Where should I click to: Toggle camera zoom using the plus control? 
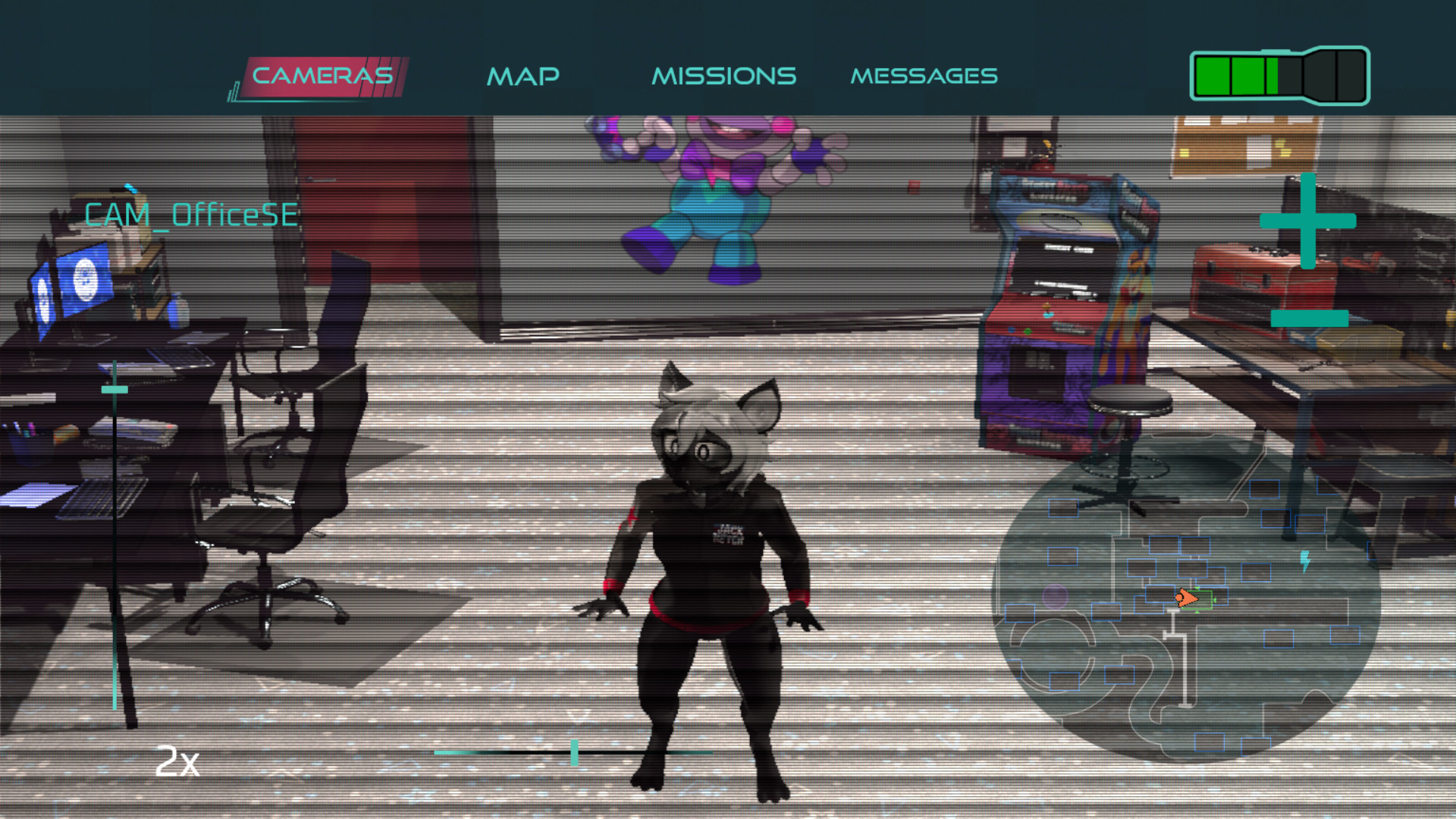pyautogui.click(x=1307, y=222)
